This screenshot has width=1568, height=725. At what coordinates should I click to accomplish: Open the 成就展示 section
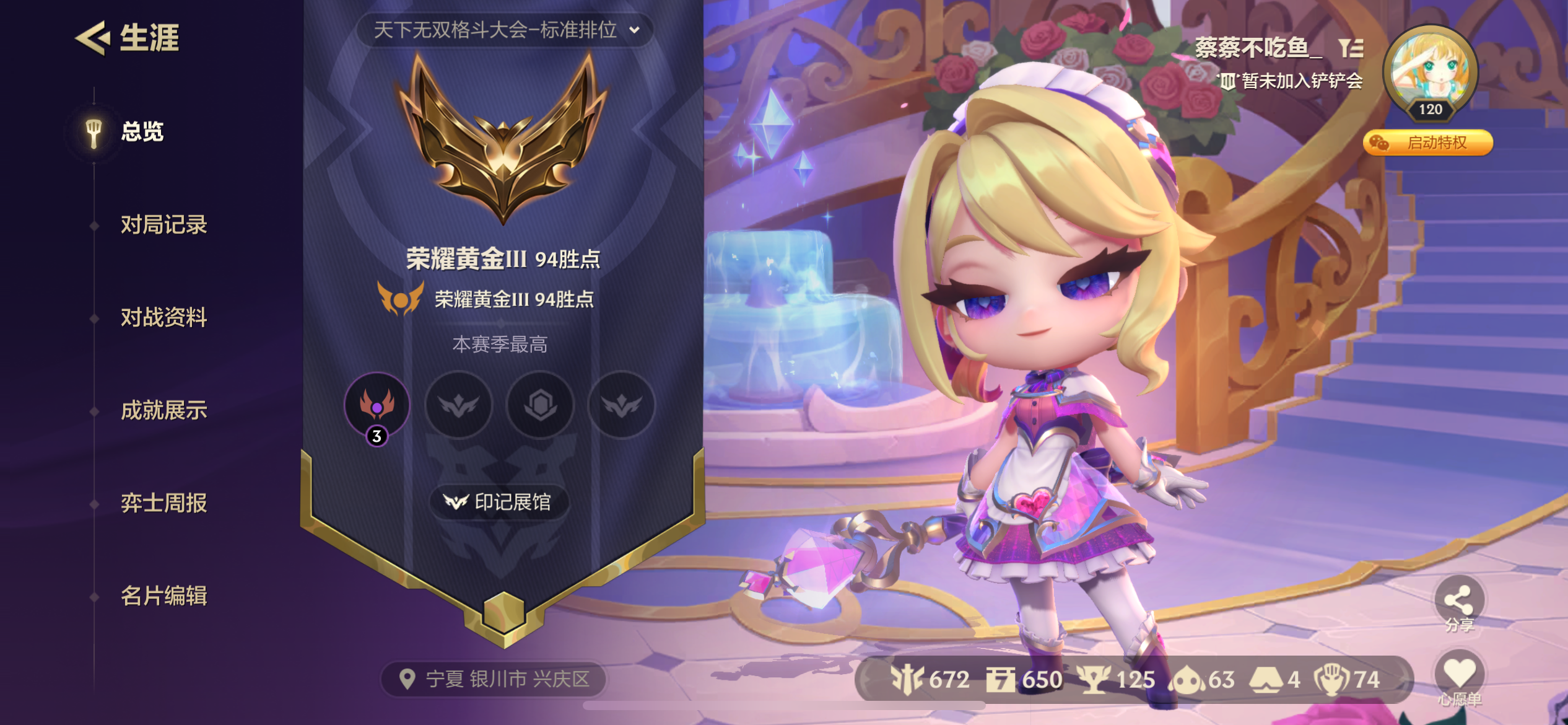tap(164, 411)
